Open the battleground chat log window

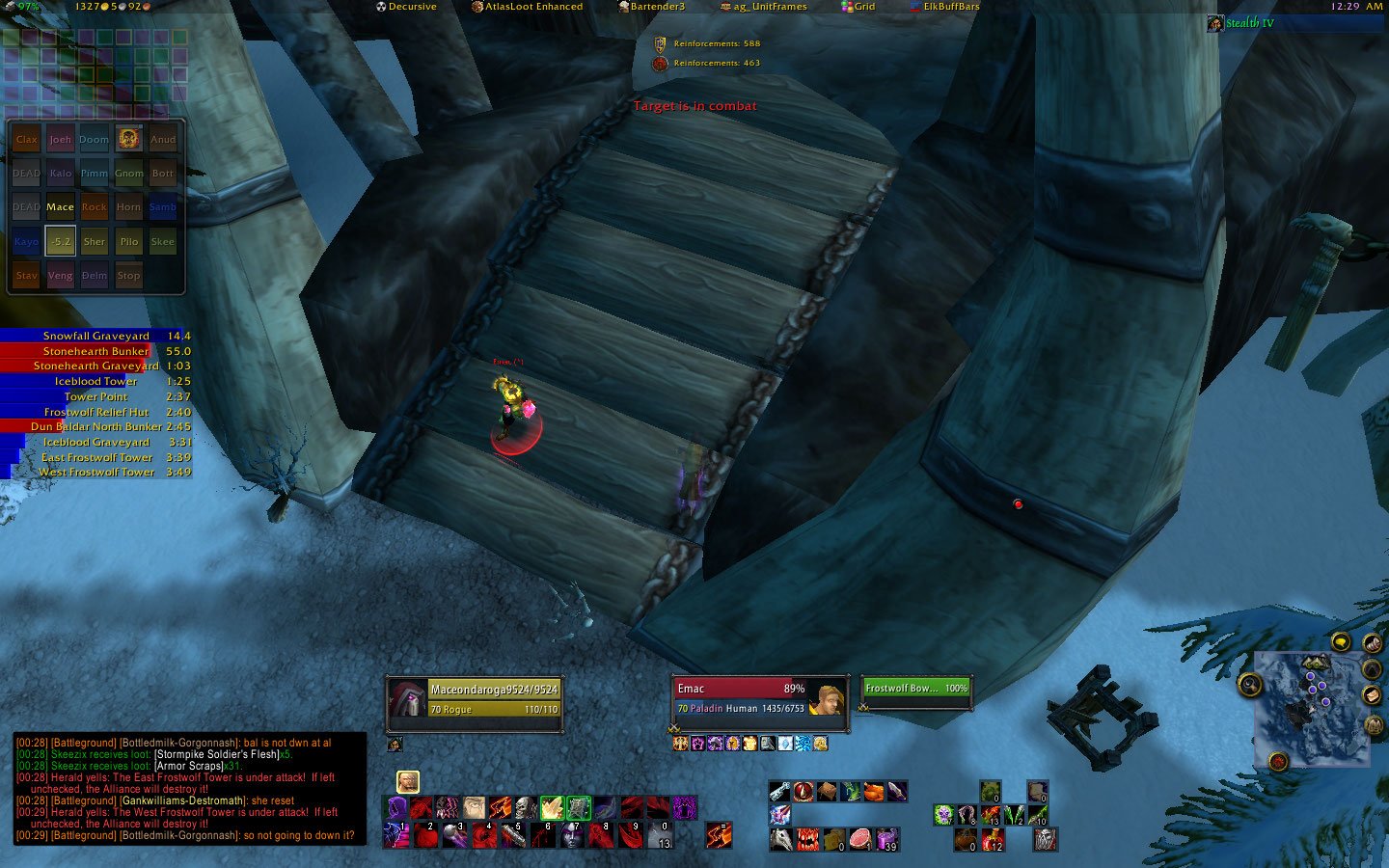[x=190, y=789]
